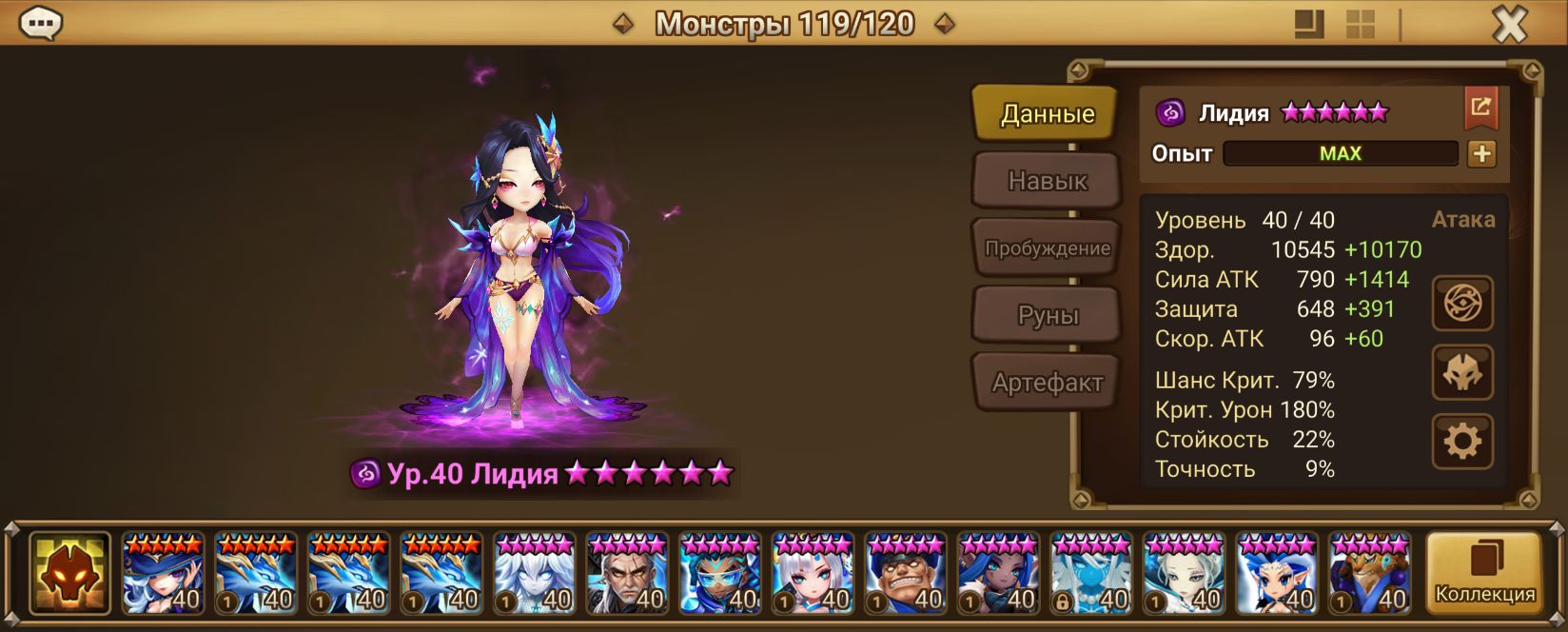Choose the grey-bearded man monster thumbnail

click(x=627, y=573)
